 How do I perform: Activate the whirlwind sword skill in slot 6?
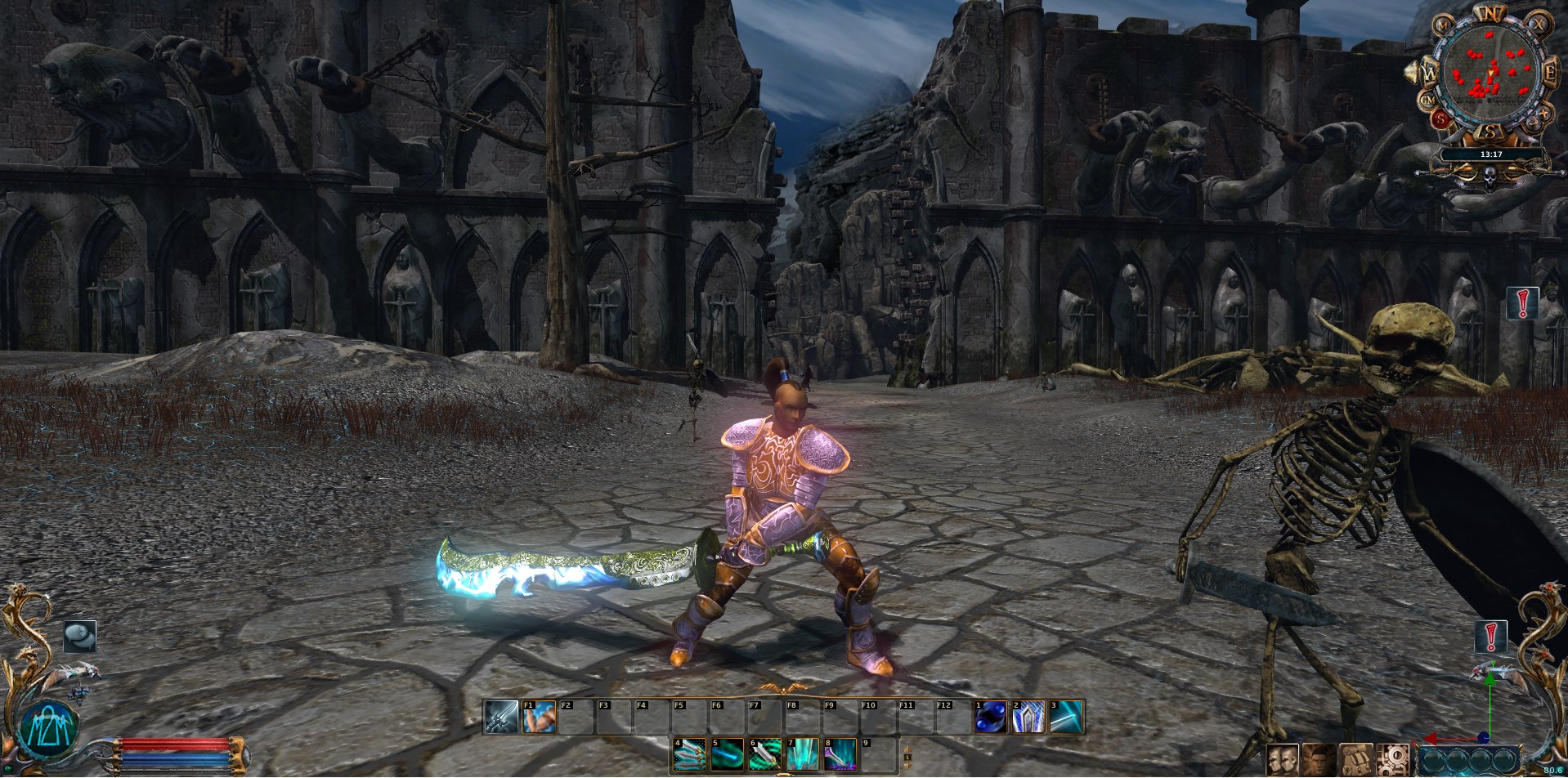point(765,754)
